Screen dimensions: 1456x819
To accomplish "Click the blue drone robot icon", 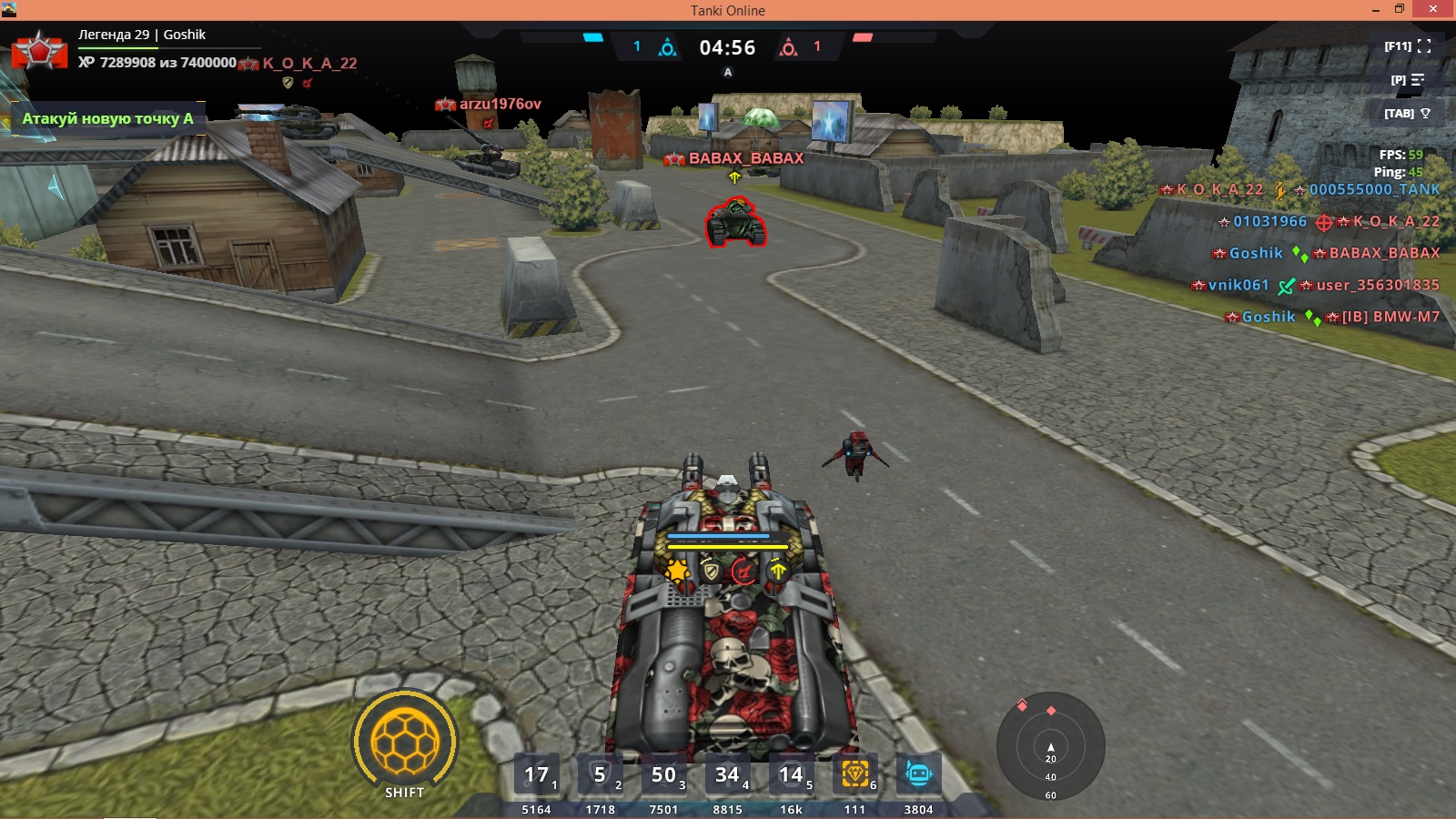I will [918, 774].
